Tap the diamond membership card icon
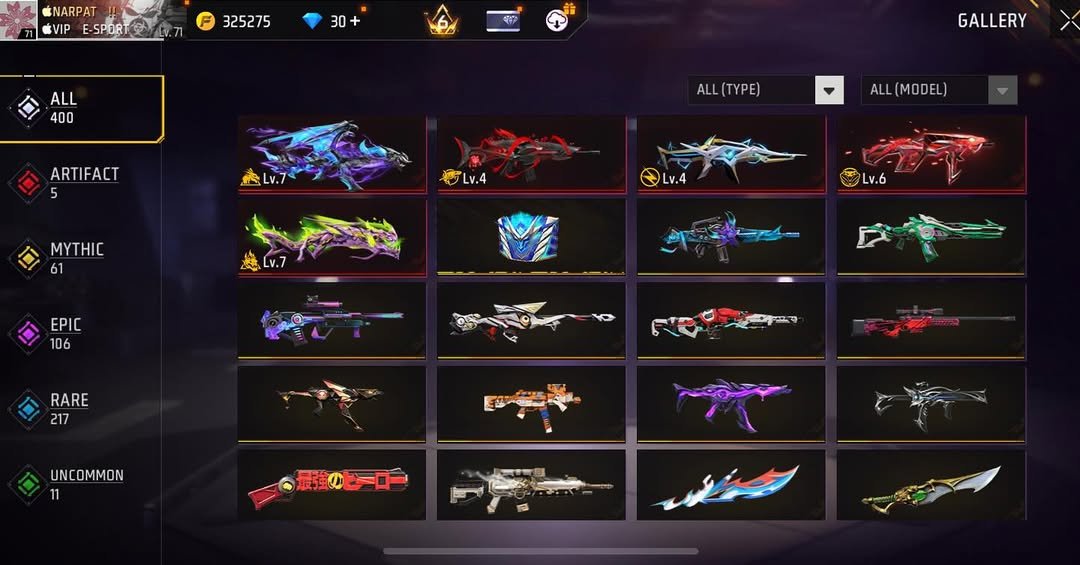1080x565 pixels. point(503,21)
